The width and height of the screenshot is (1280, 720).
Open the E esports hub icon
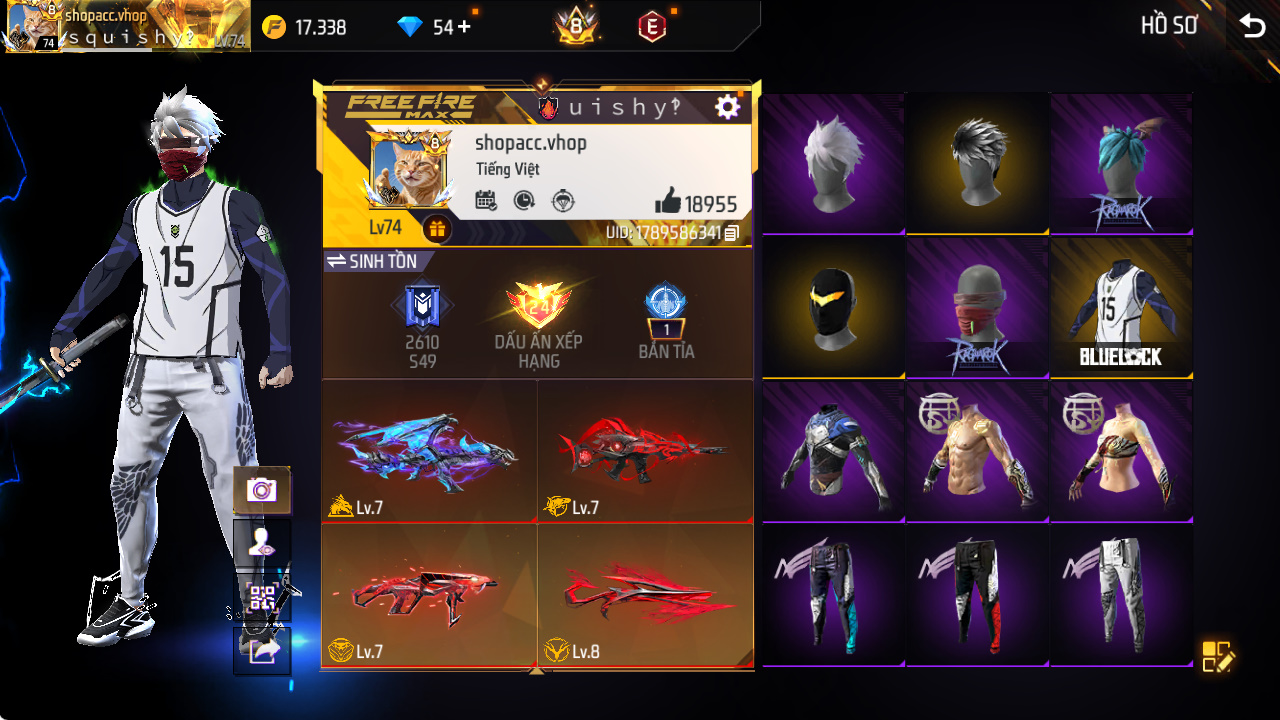(x=654, y=25)
